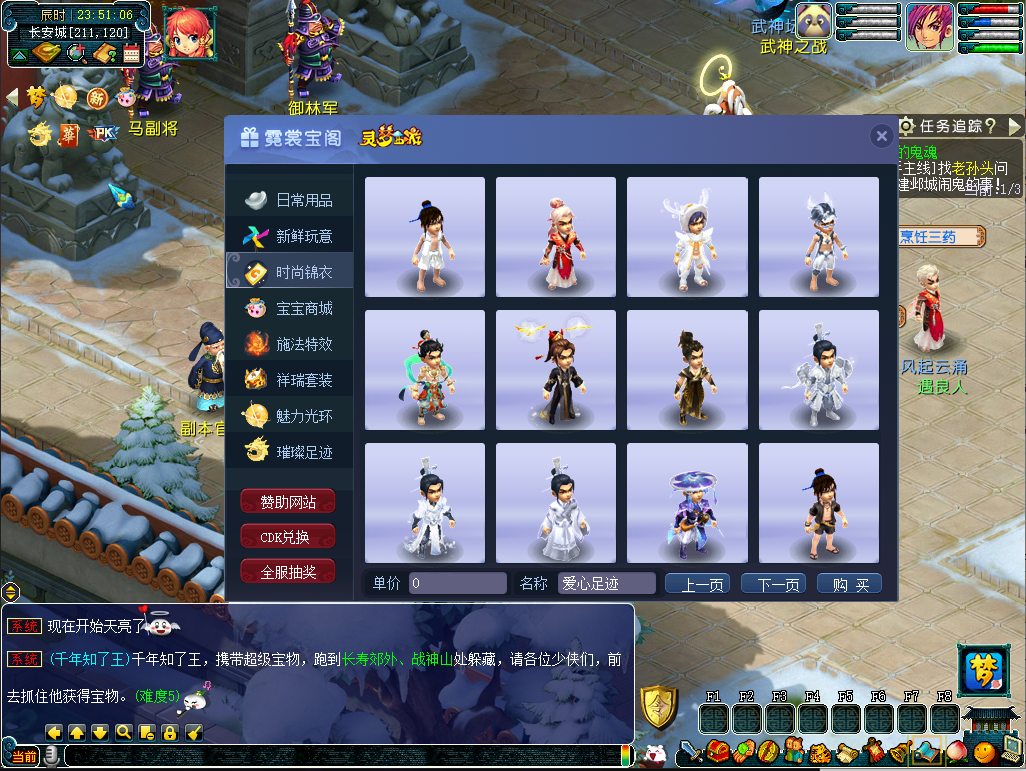This screenshot has width=1026, height=771.
Task: Click the 名称 item name field
Action: (606, 583)
